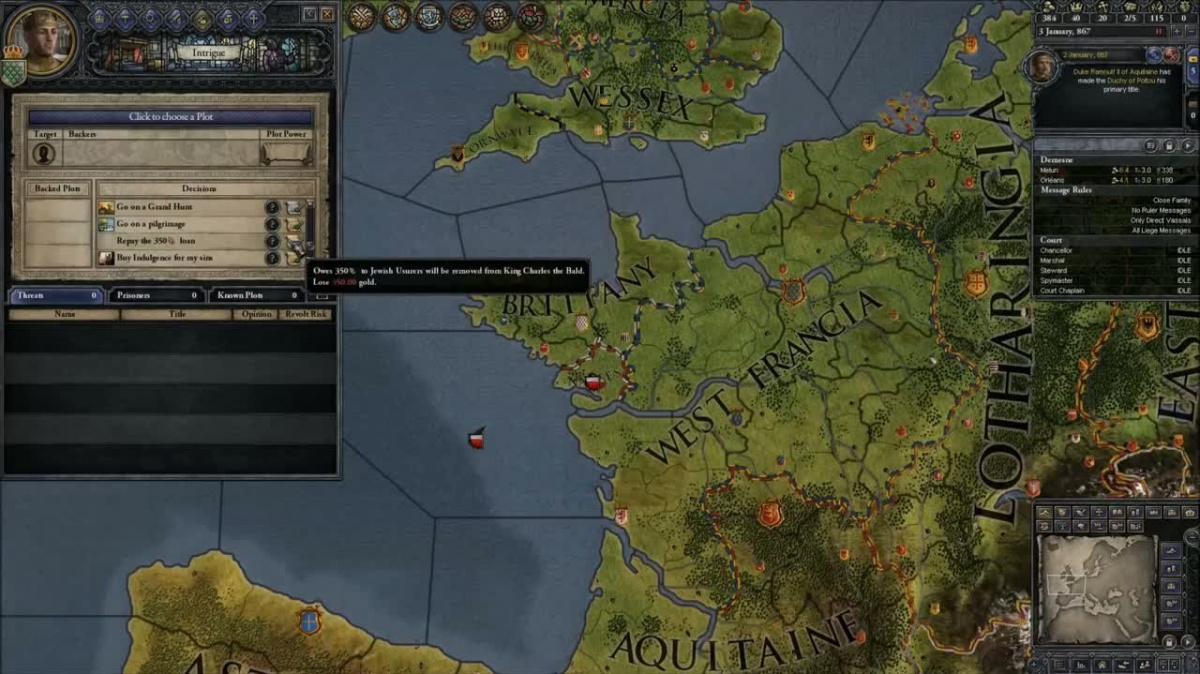Switch to the Prisoners tab
Image resolution: width=1200 pixels, height=674 pixels.
pyautogui.click(x=155, y=295)
